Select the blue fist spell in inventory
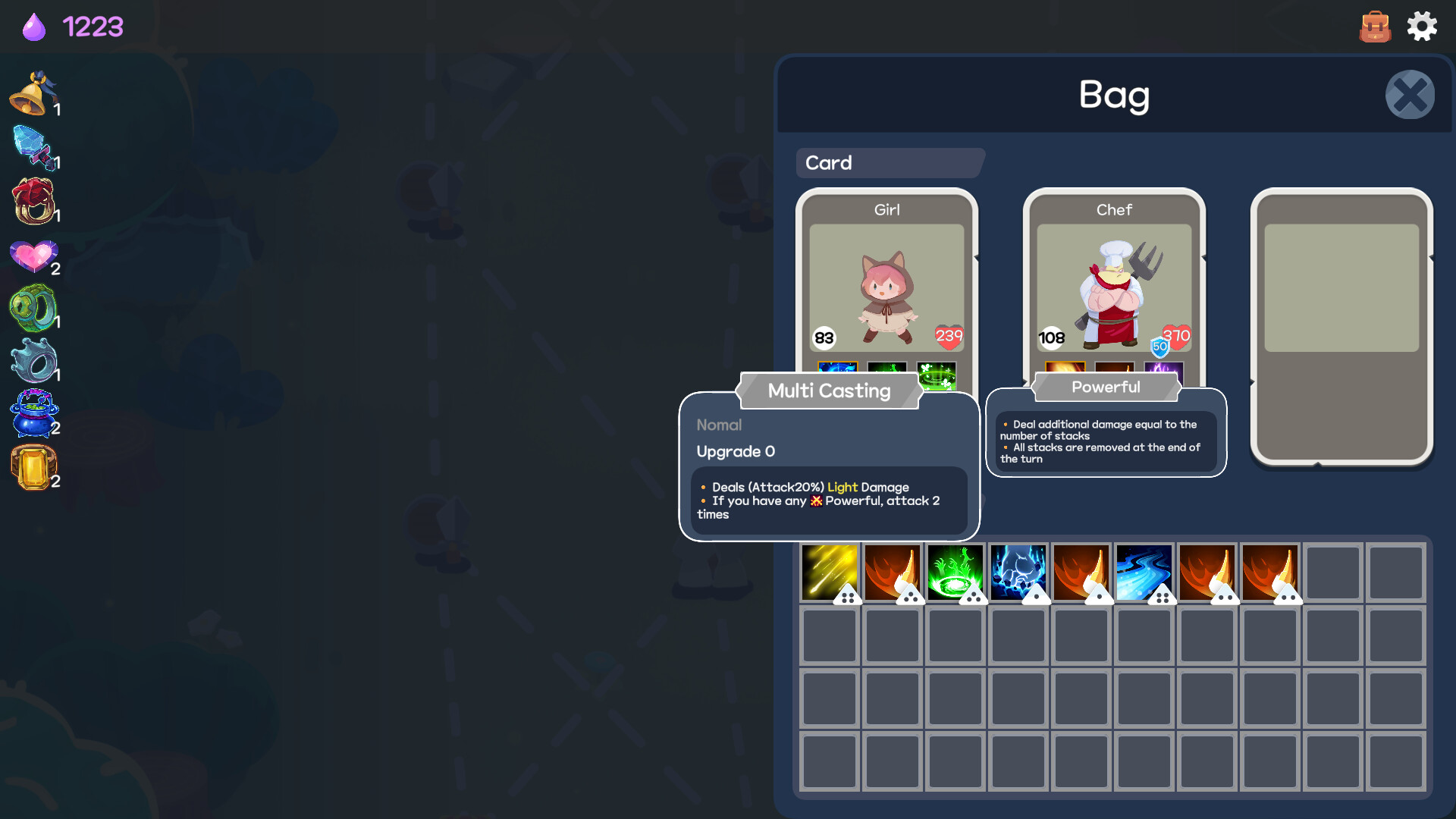The width and height of the screenshot is (1456, 819). 1018,571
